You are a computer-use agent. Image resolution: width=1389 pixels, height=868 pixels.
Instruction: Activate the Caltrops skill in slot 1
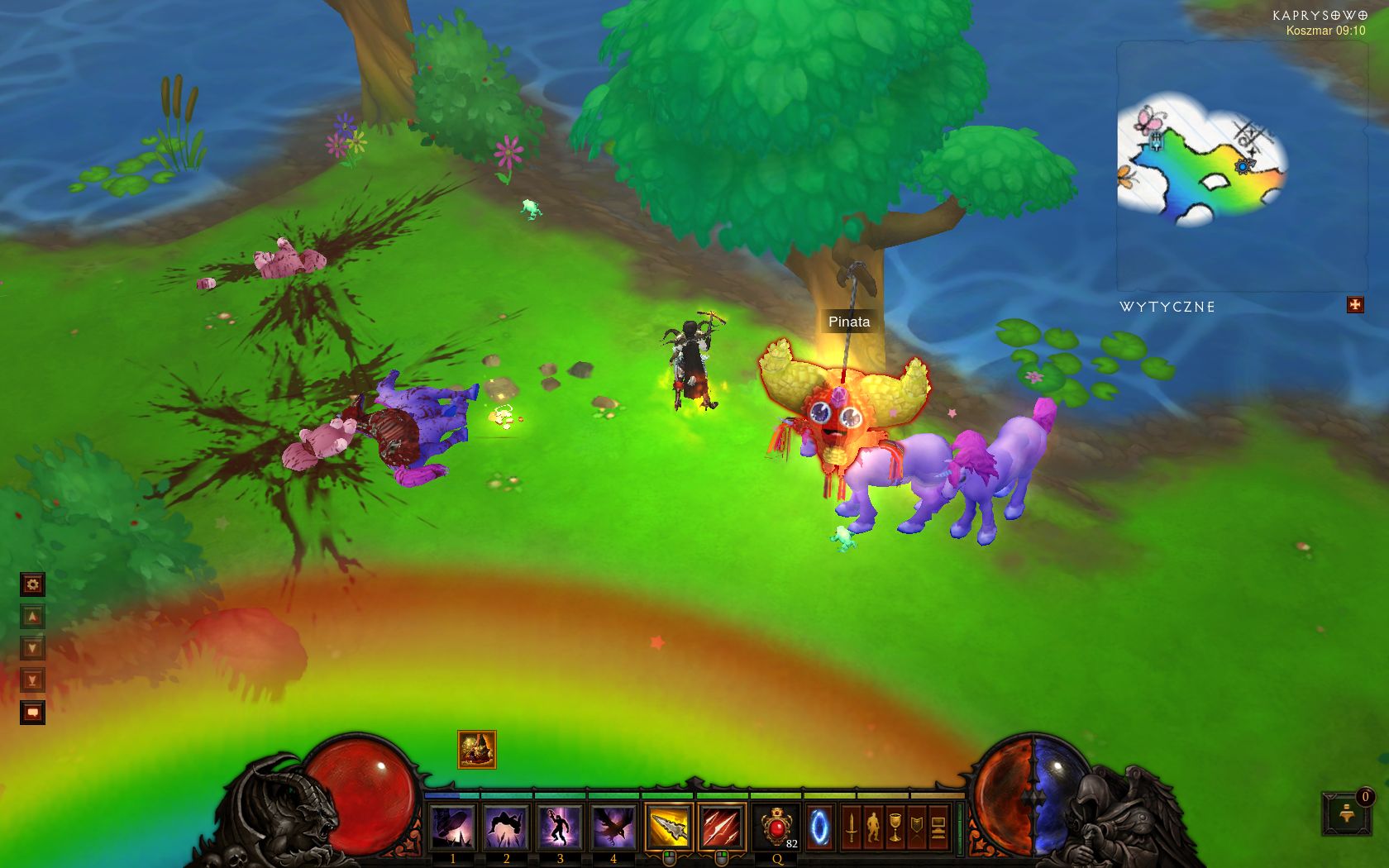[452, 827]
